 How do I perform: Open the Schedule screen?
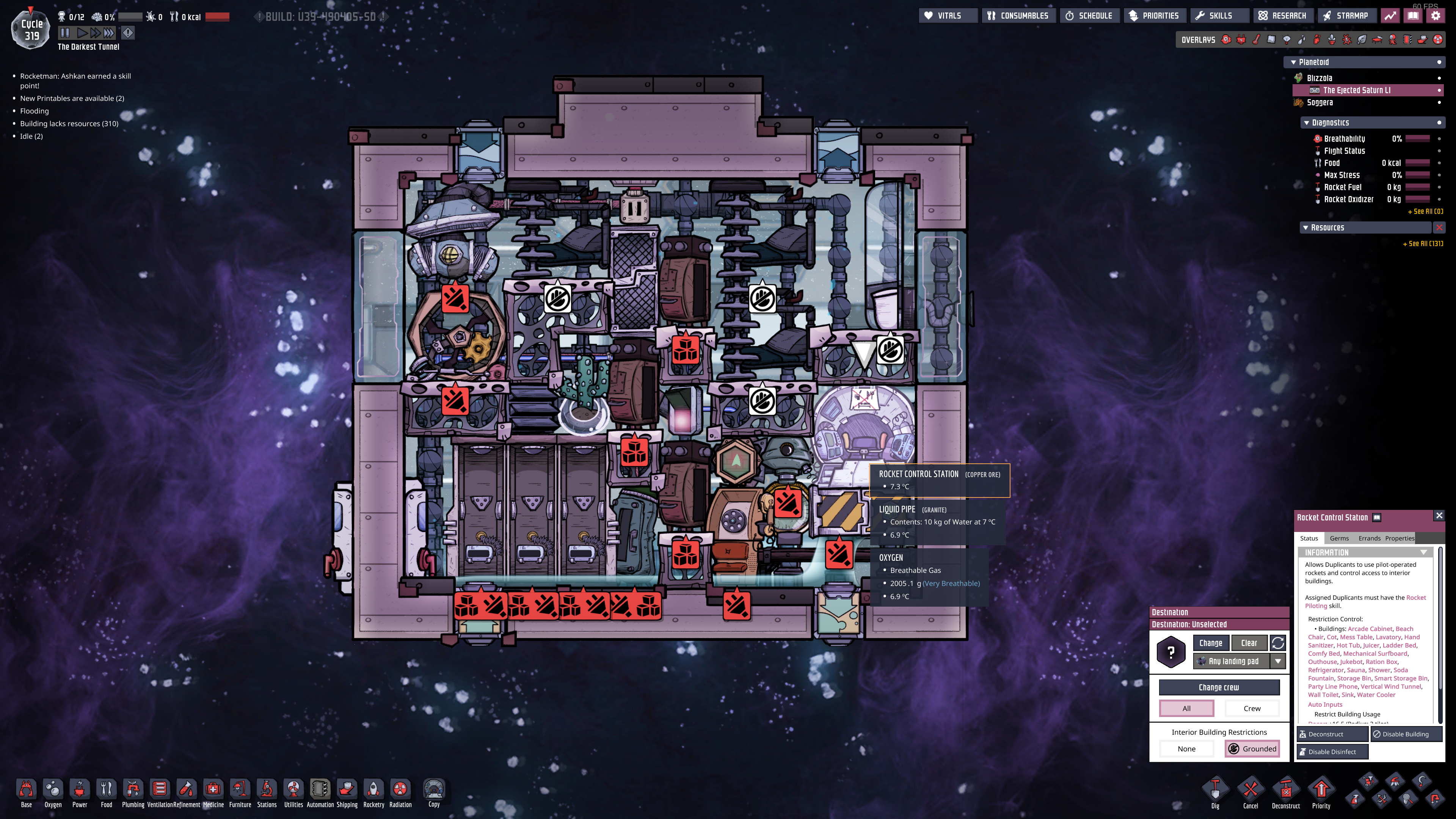[x=1089, y=16]
